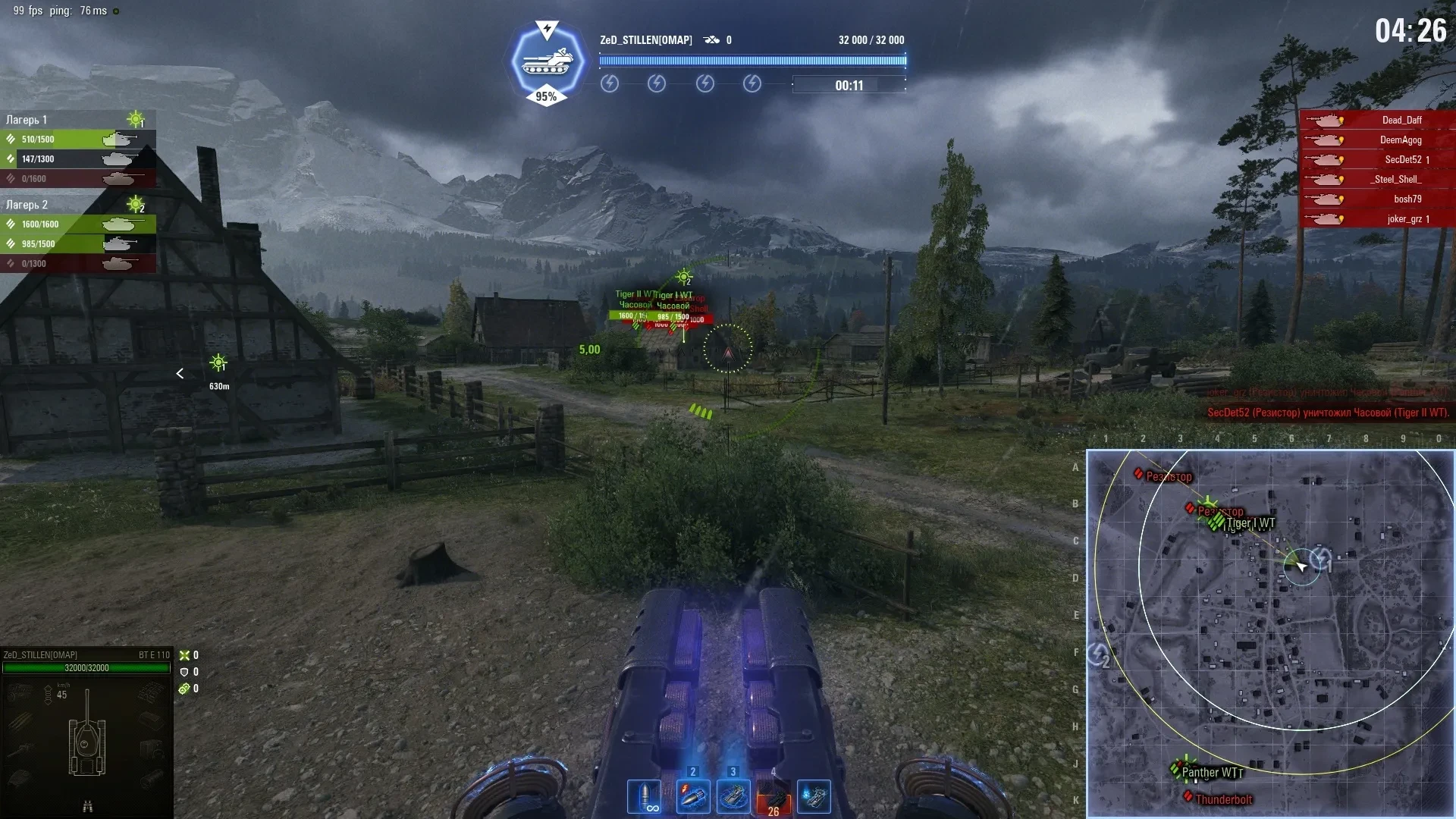This screenshot has width=1456, height=819.
Task: Select the 985/1500 tank row in Лагерь 2
Action: pos(78,244)
